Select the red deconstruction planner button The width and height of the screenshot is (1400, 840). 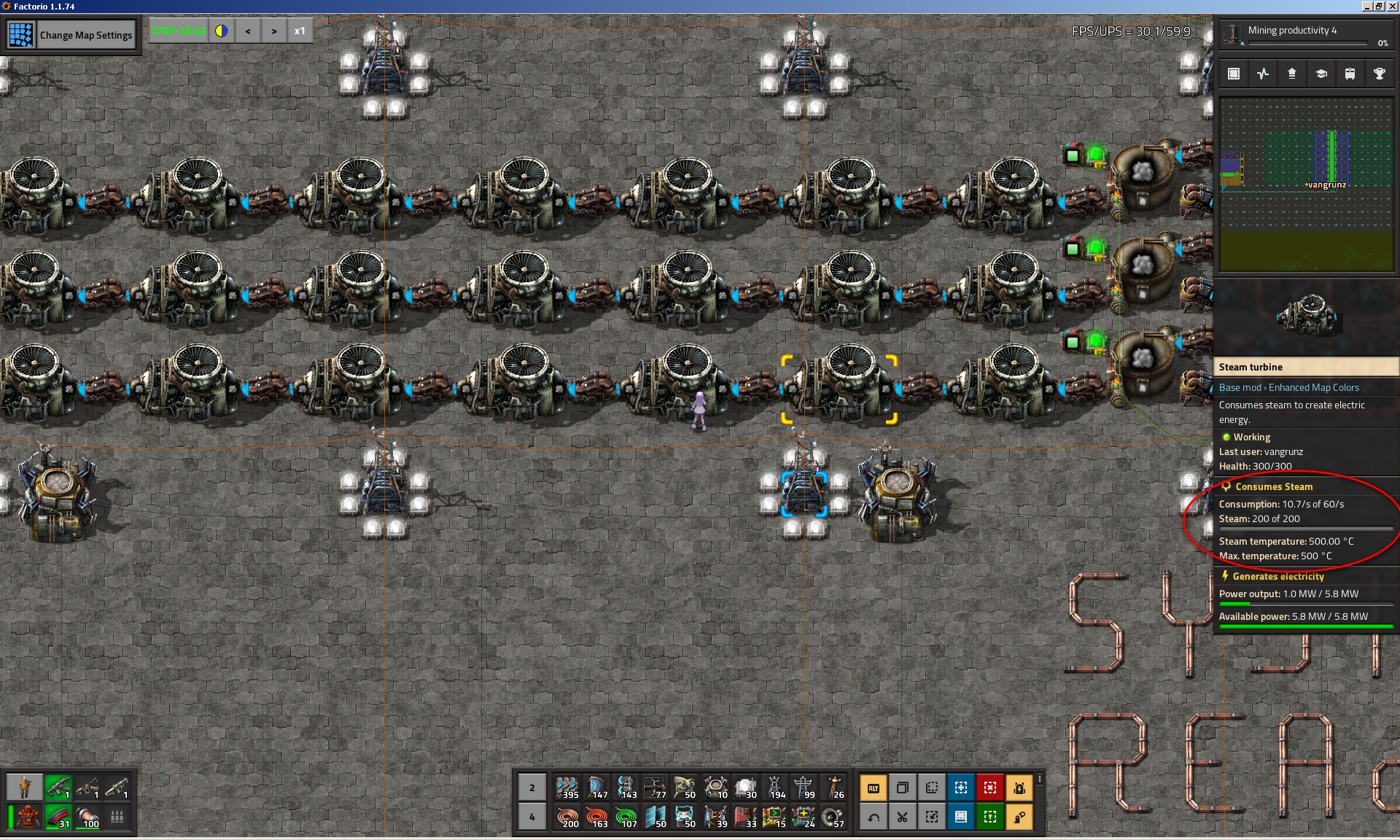(990, 788)
